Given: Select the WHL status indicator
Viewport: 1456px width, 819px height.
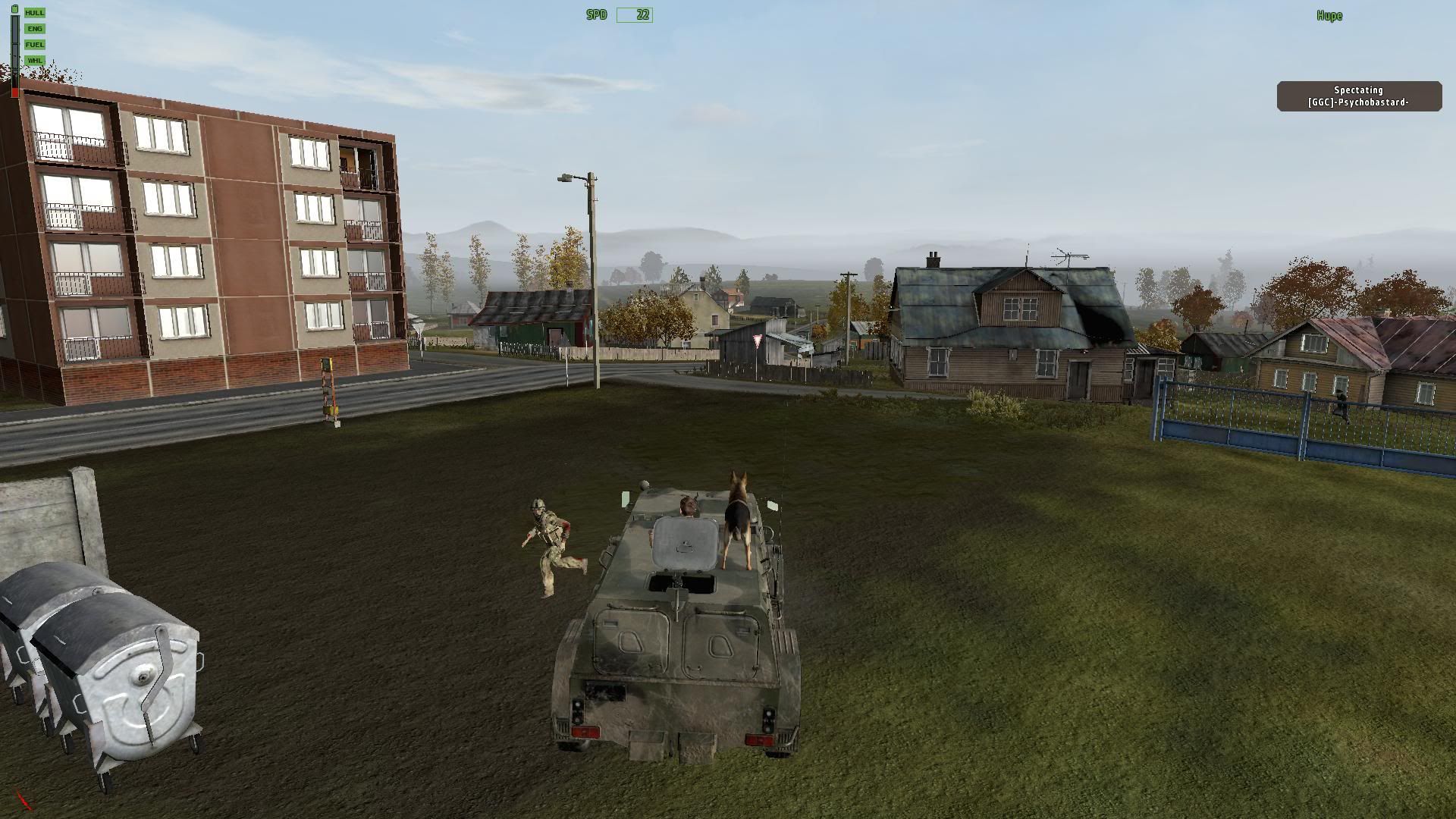Looking at the screenshot, I should coord(35,61).
